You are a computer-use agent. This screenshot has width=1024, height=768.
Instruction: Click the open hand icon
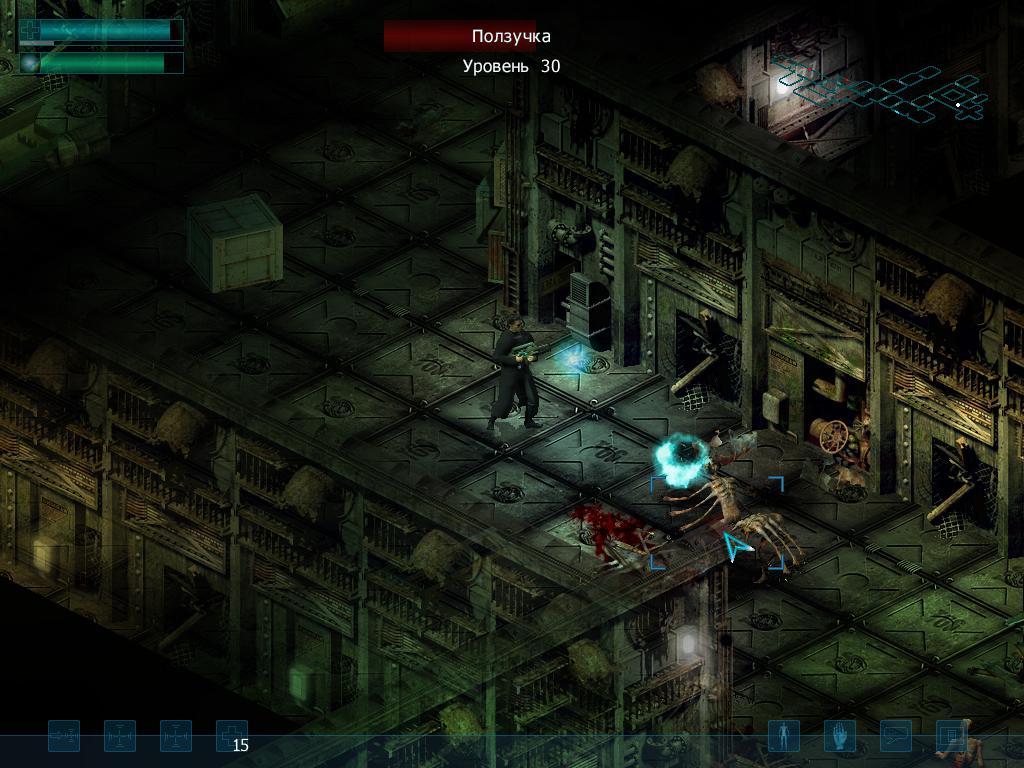coord(839,737)
